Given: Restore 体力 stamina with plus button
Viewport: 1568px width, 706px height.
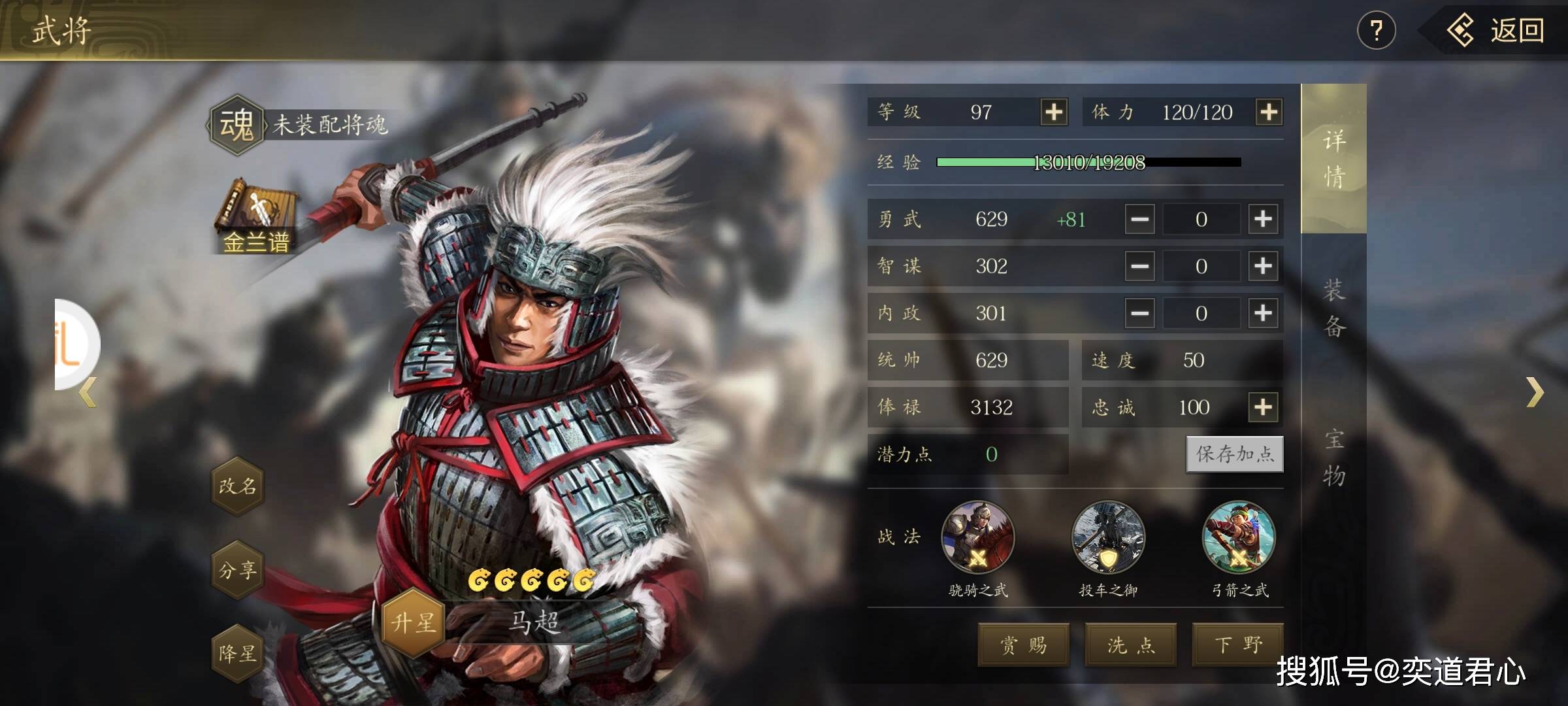Looking at the screenshot, I should pos(1268,112).
